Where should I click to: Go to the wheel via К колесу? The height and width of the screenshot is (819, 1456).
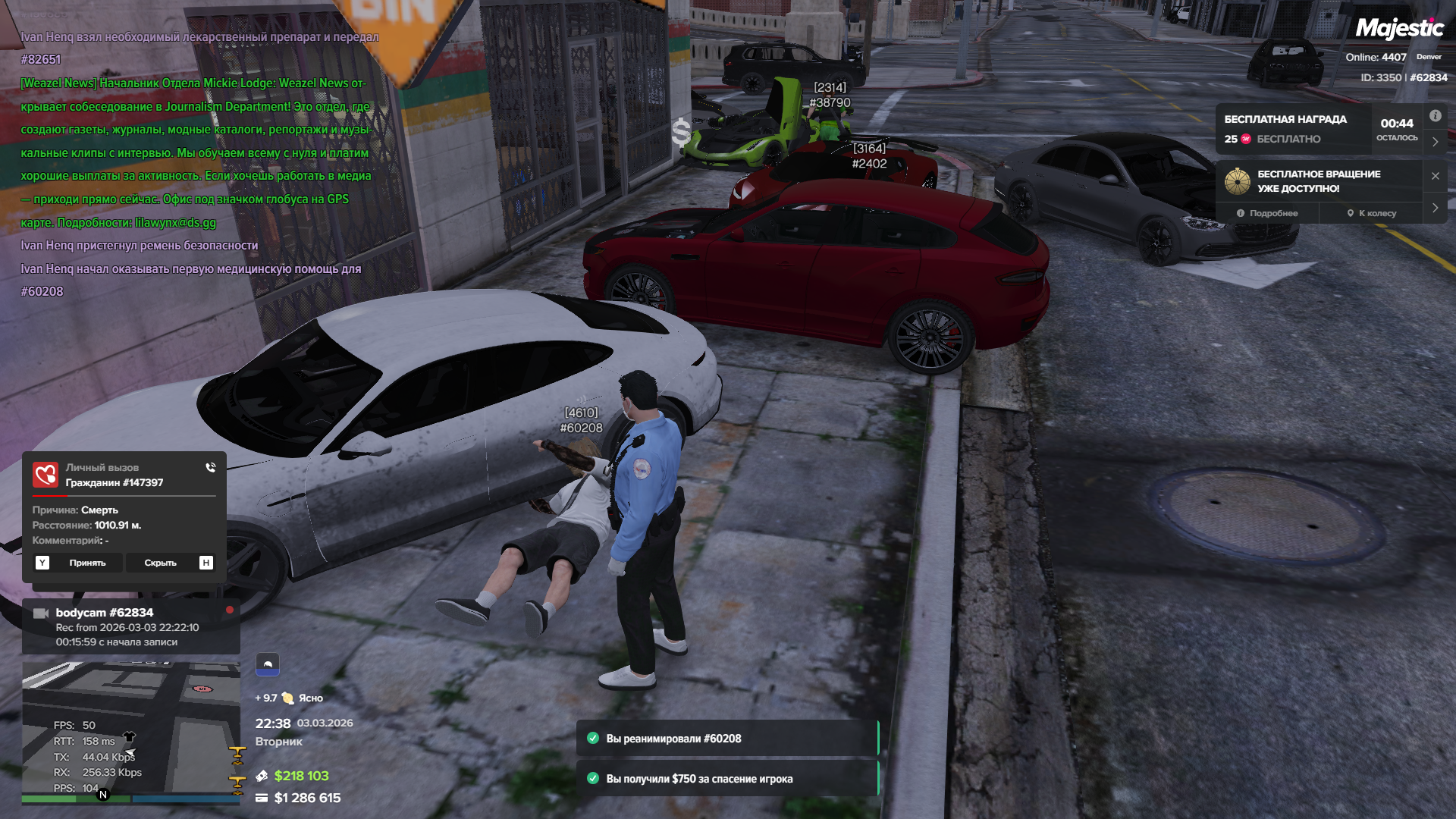1372,213
